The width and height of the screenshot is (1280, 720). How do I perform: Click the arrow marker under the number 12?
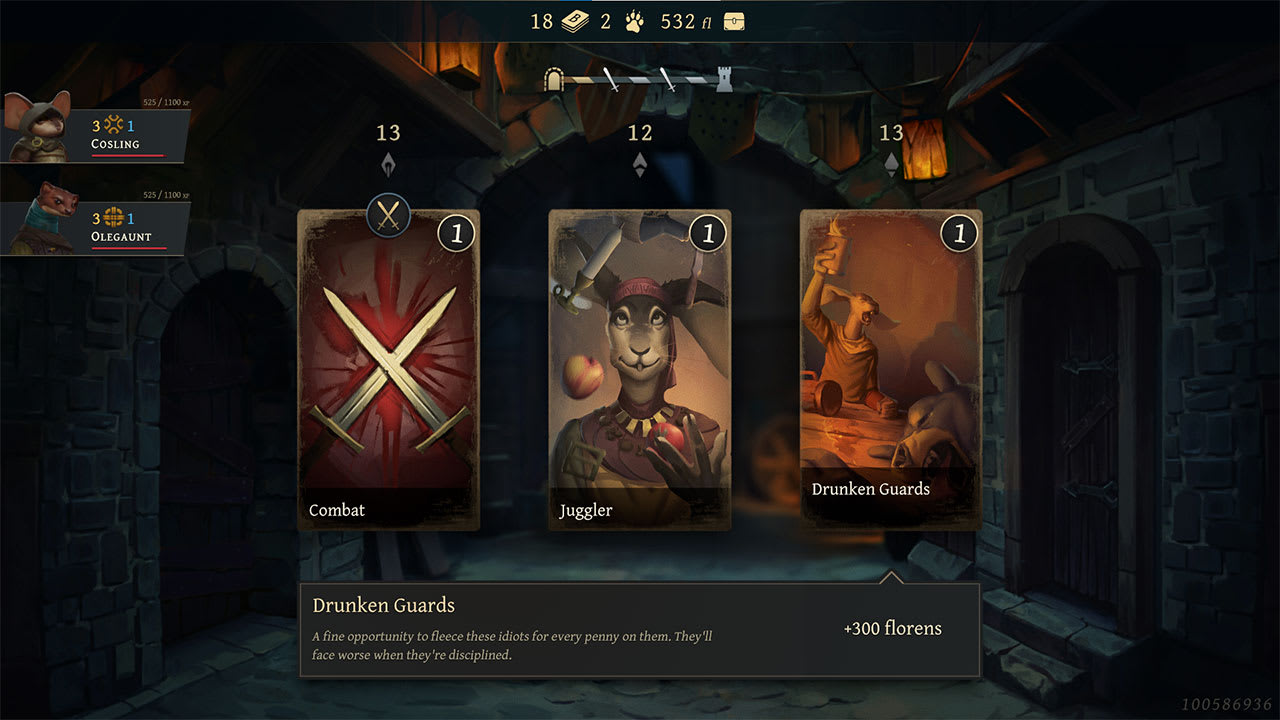[x=640, y=162]
